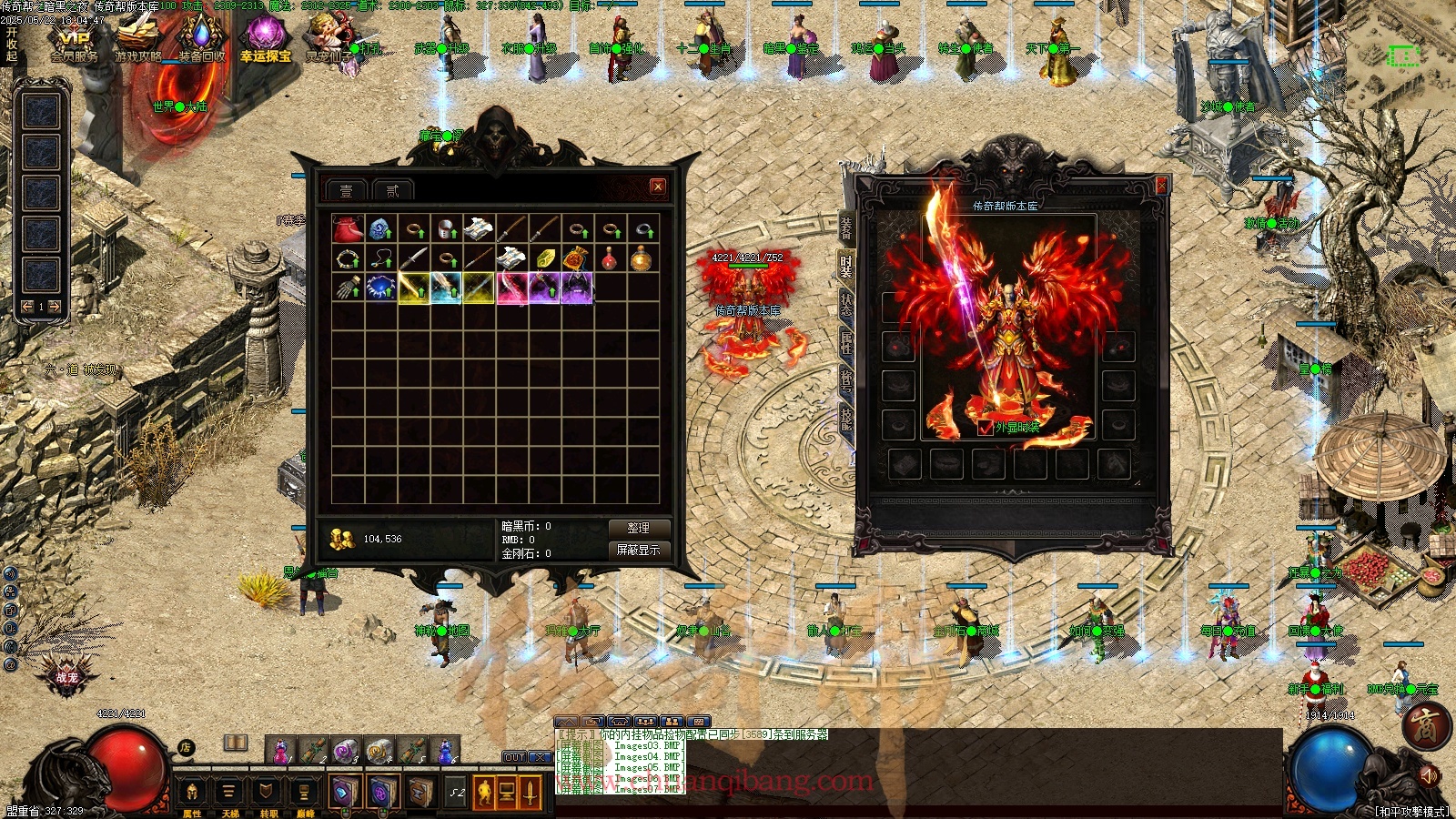Image resolution: width=1456 pixels, height=819 pixels.
Task: Switch to the 属性 side tab
Action: pyautogui.click(x=845, y=344)
